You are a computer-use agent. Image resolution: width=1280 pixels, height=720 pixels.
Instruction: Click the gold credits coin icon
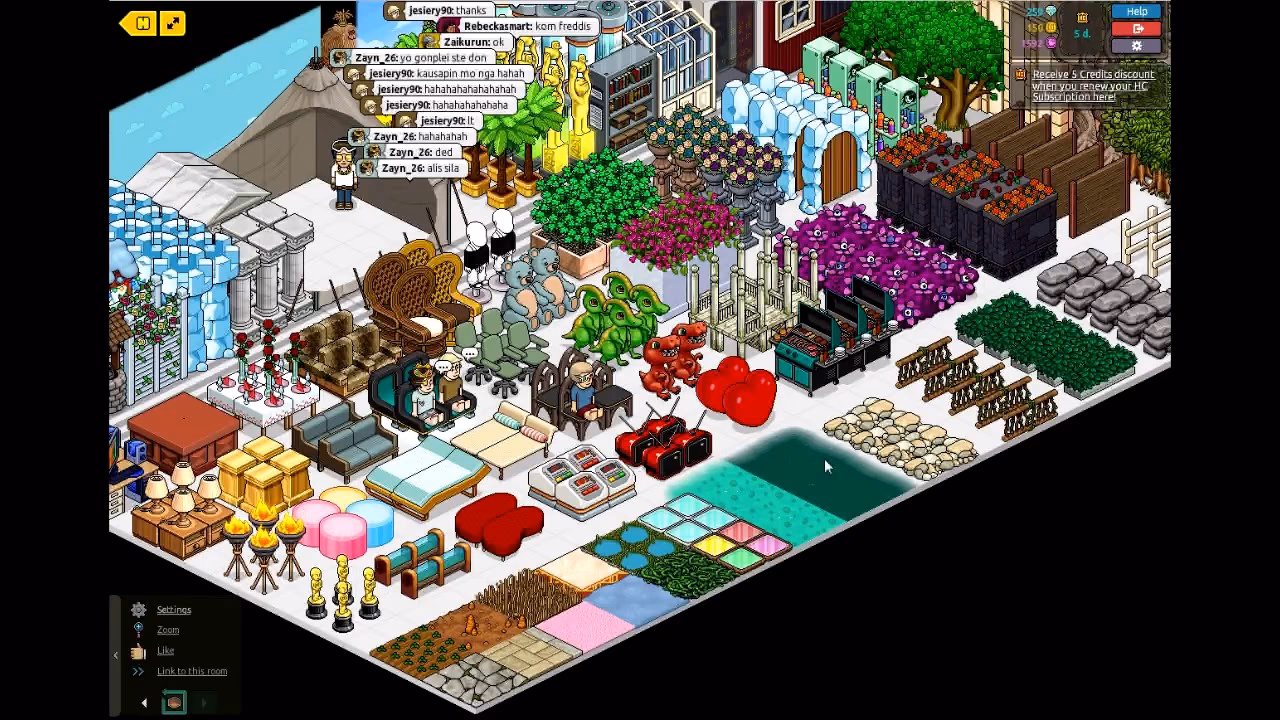(1052, 27)
